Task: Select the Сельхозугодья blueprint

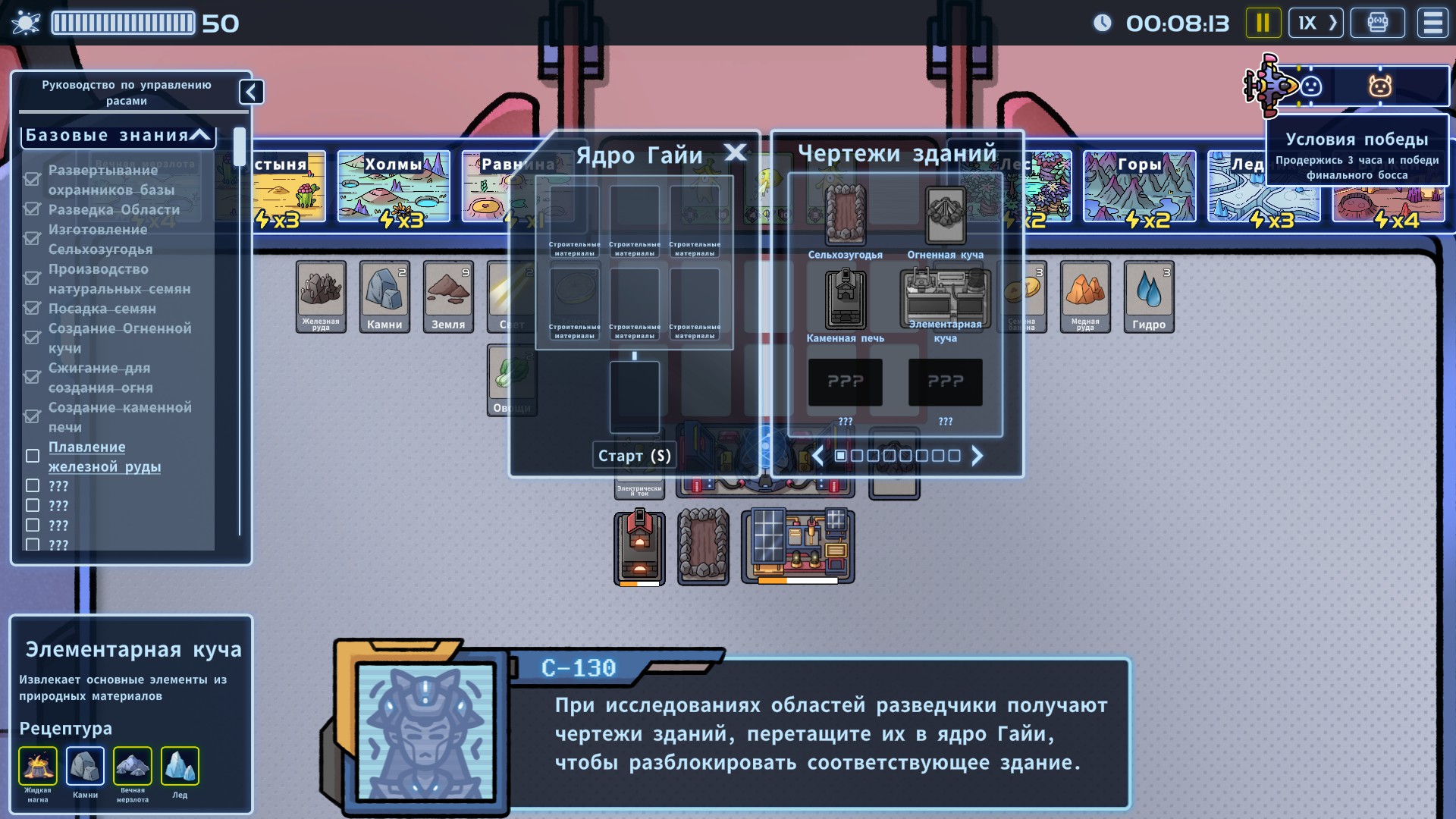Action: [x=845, y=215]
